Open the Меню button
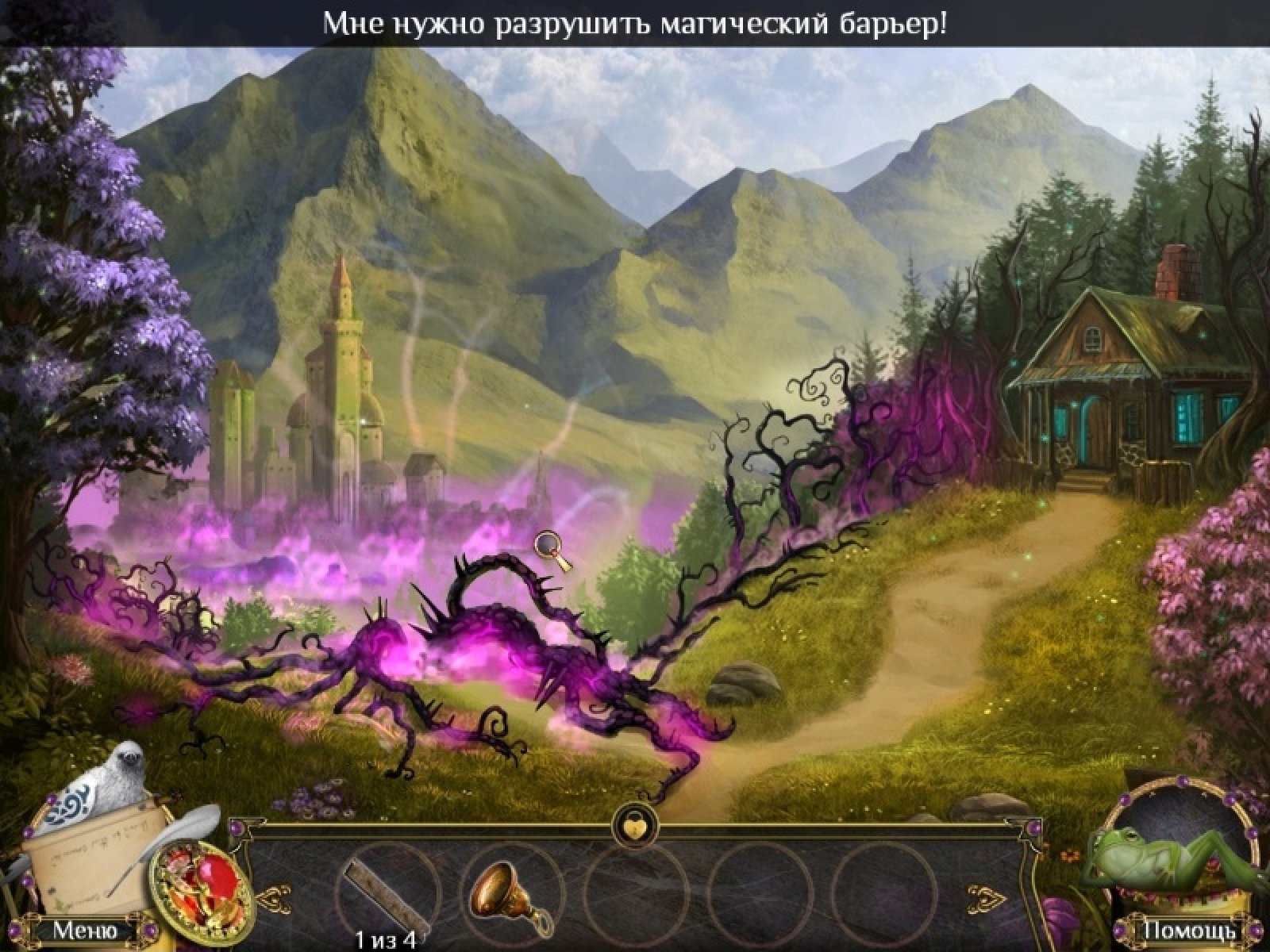Screen dimensions: 1270x952 point(85,929)
